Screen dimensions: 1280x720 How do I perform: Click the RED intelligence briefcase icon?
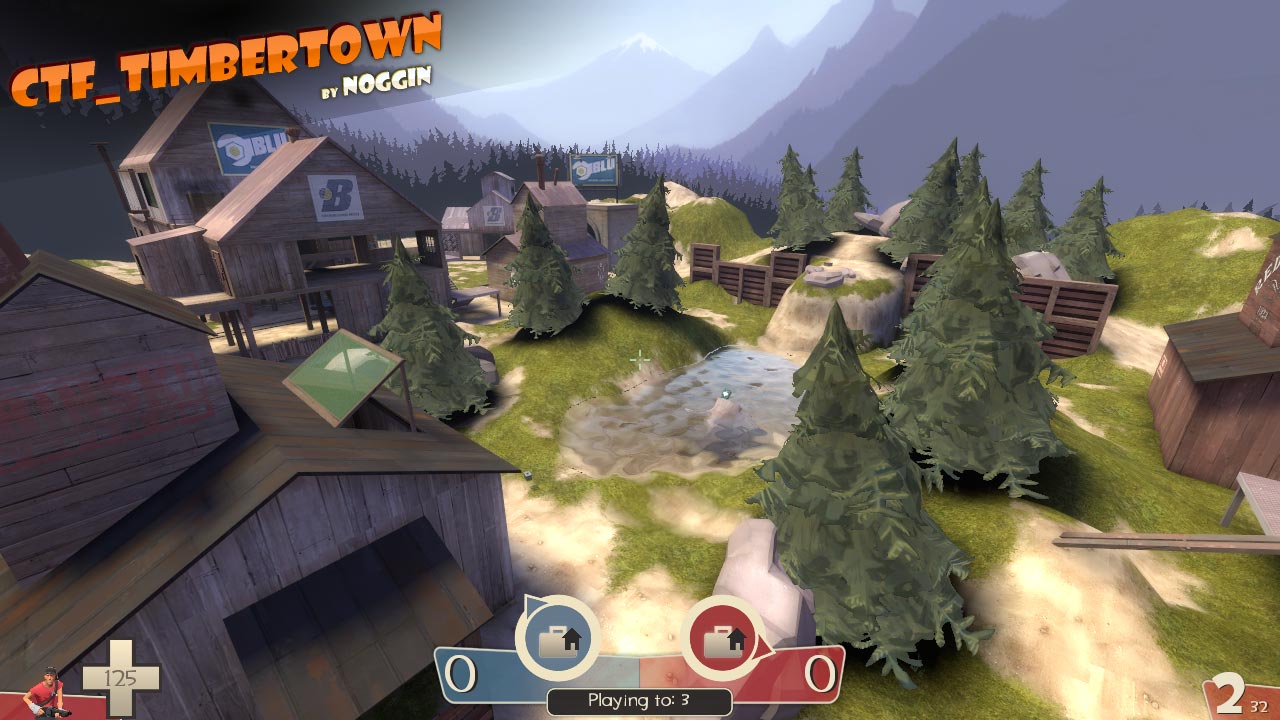(x=722, y=640)
